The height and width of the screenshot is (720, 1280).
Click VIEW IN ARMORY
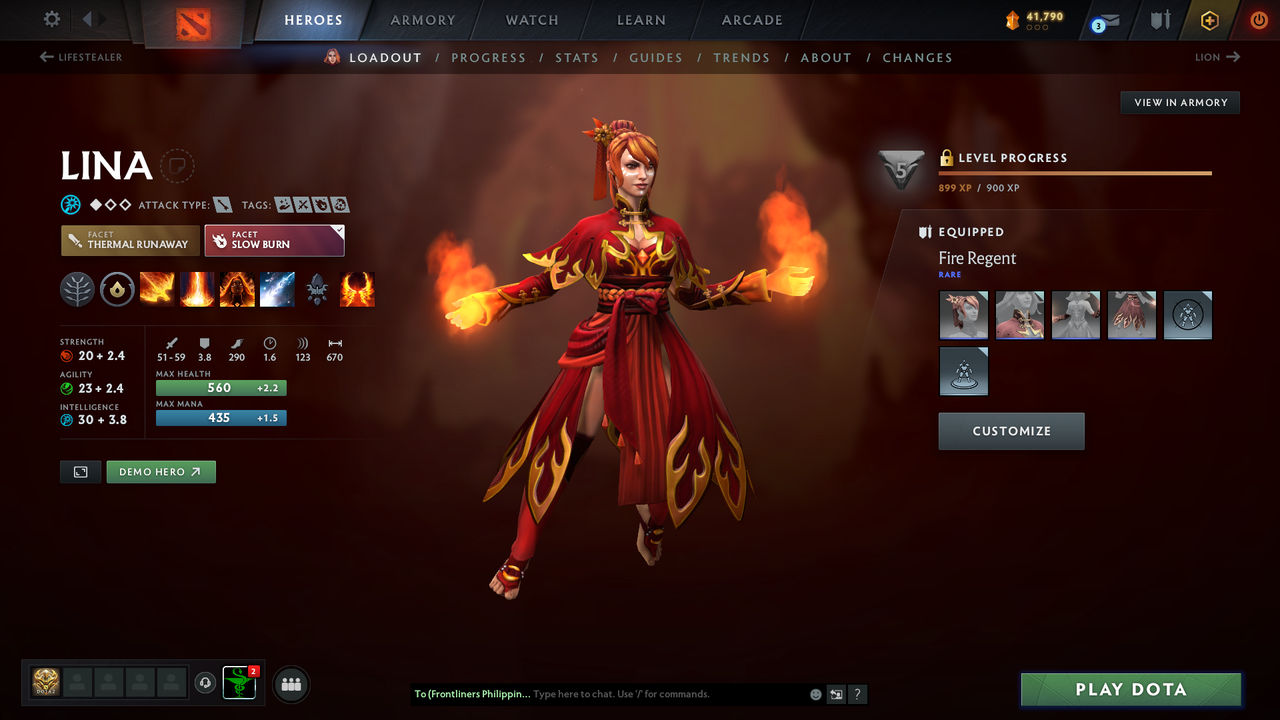point(1179,102)
